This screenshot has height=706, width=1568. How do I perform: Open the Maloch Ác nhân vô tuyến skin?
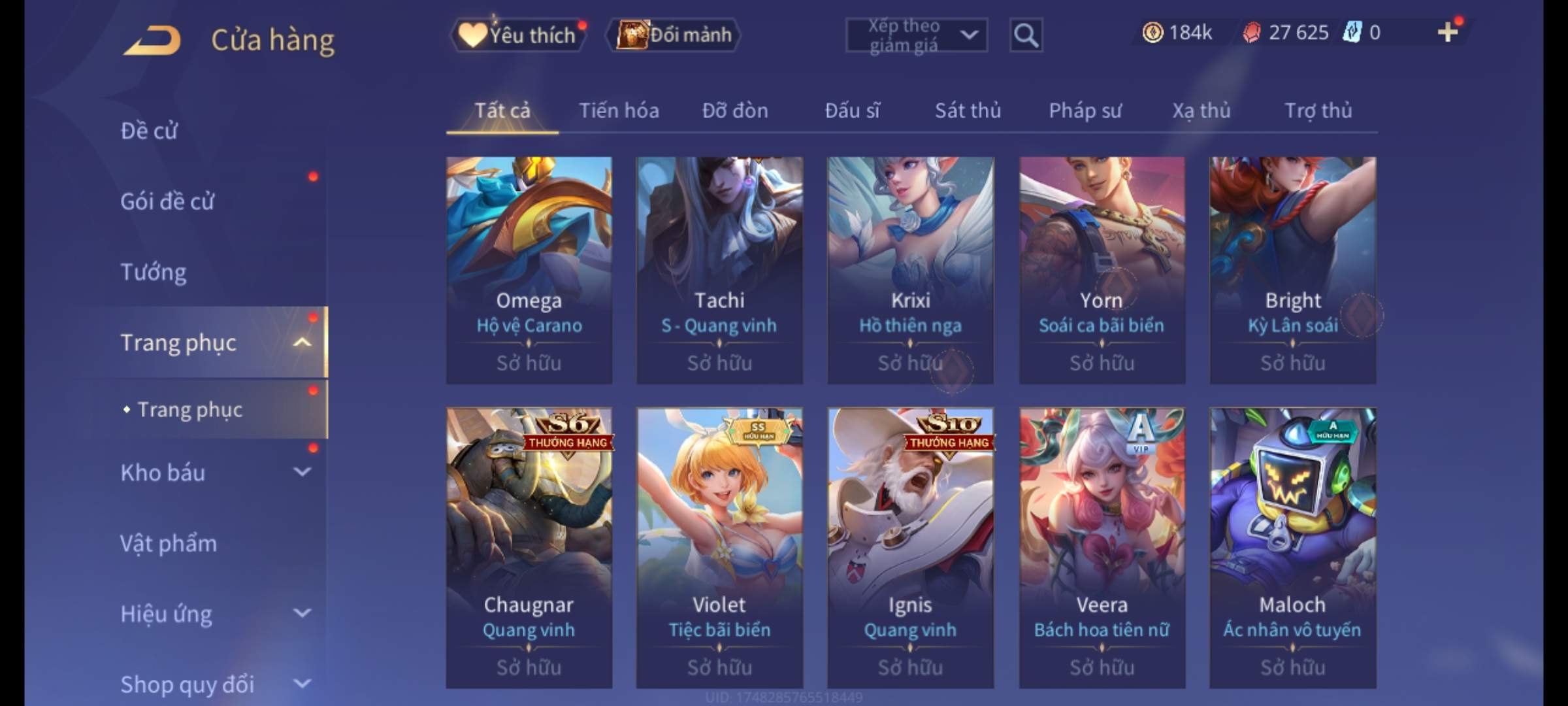1292,547
